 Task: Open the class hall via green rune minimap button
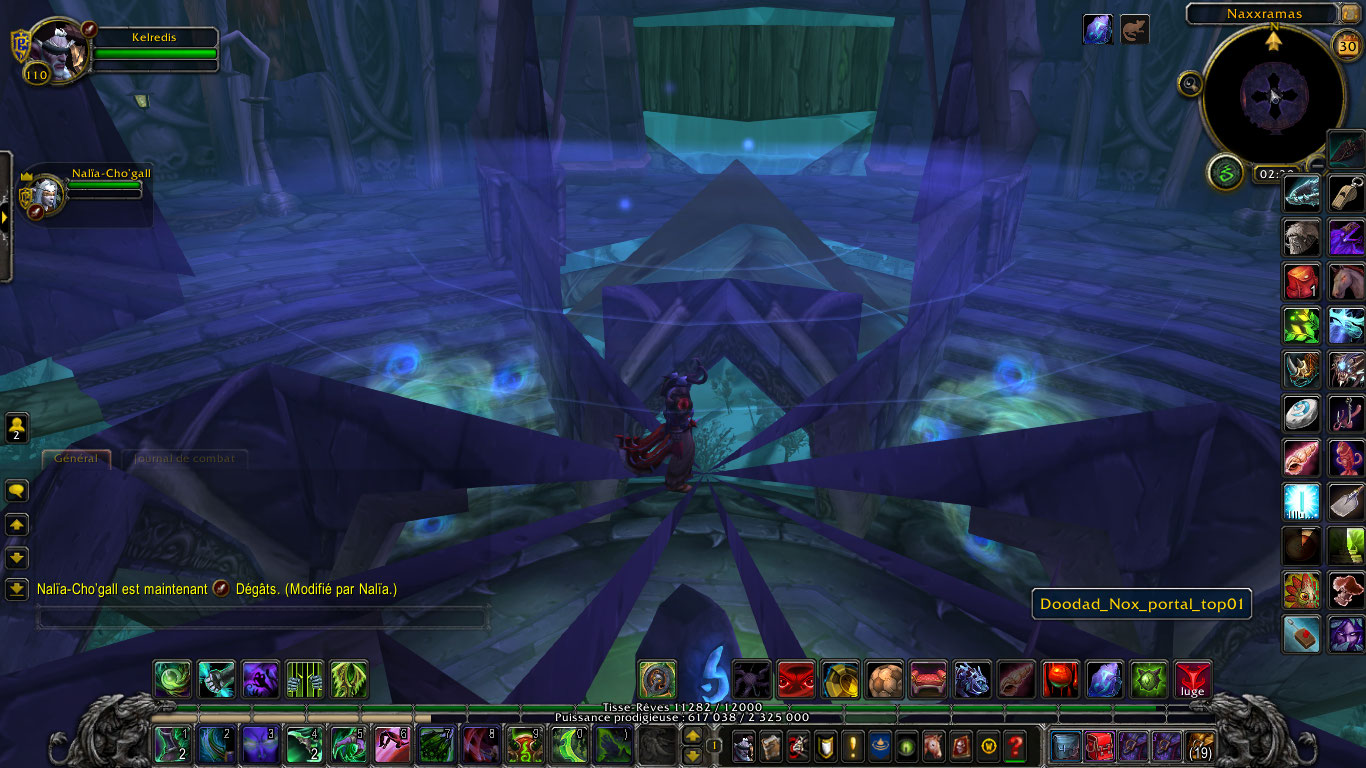click(x=1224, y=173)
